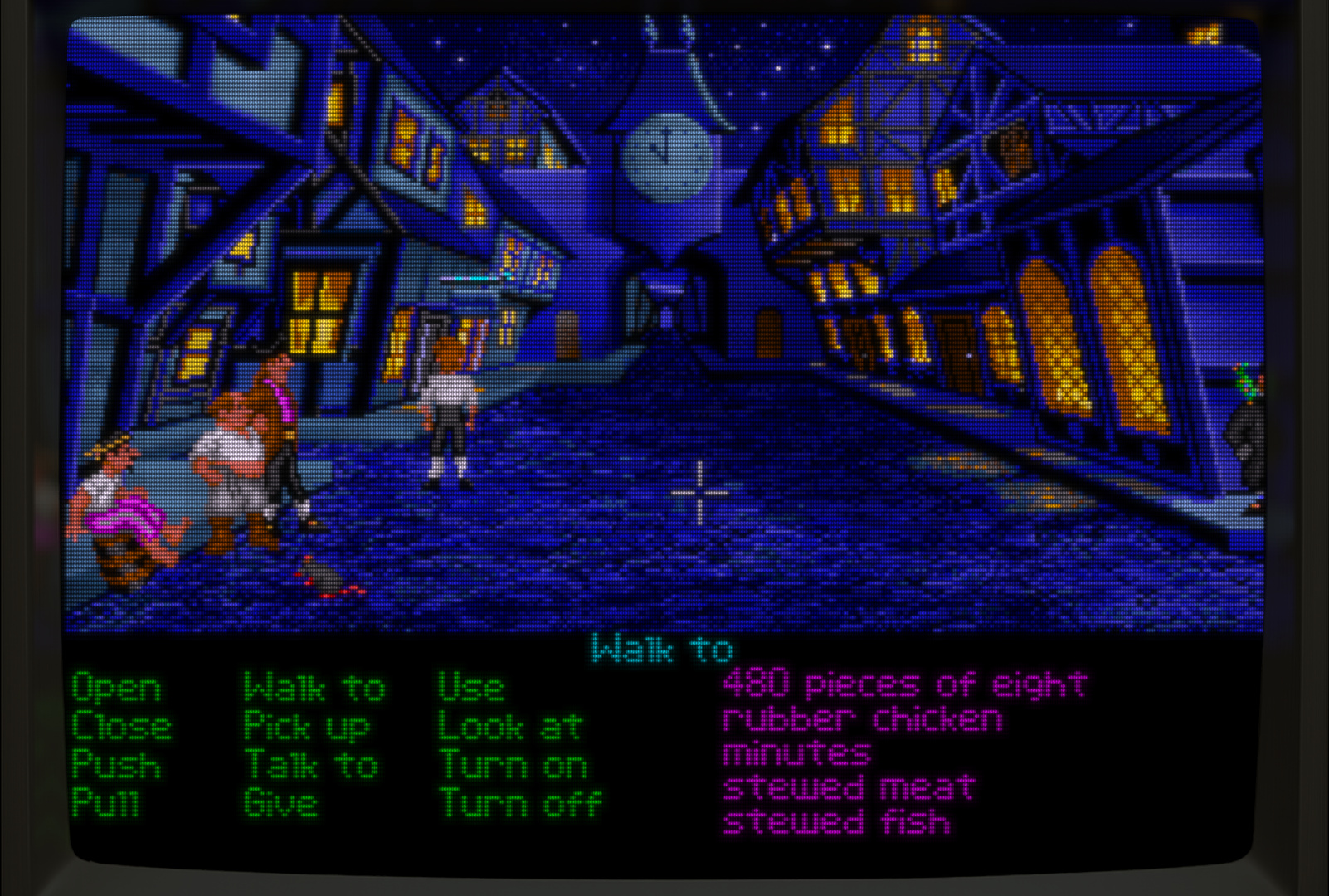Activate the Walk to verb button

coord(314,689)
